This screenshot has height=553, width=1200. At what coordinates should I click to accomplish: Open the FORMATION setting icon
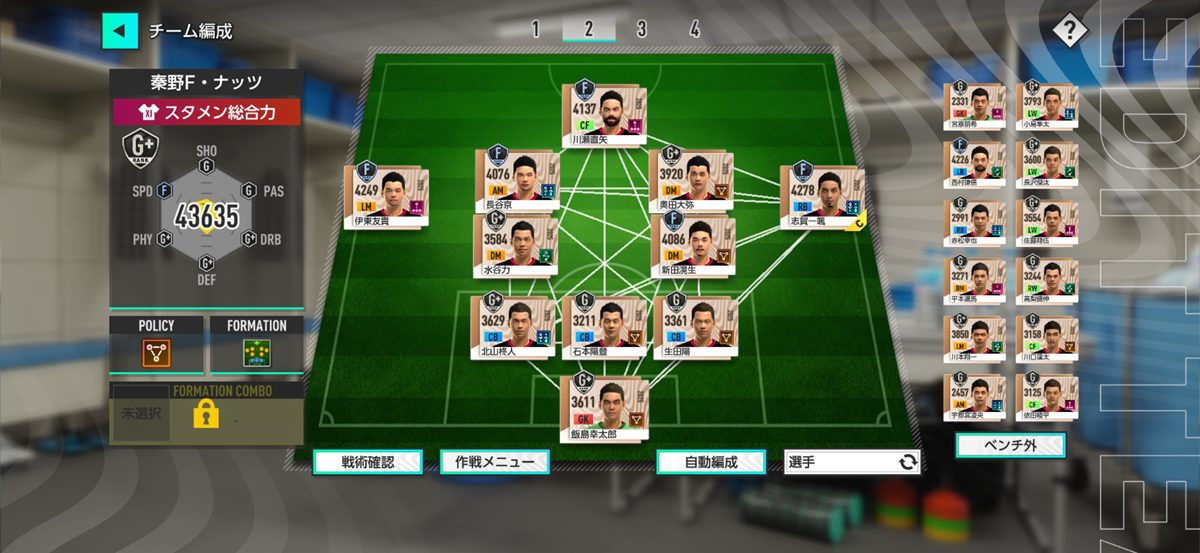pyautogui.click(x=257, y=352)
